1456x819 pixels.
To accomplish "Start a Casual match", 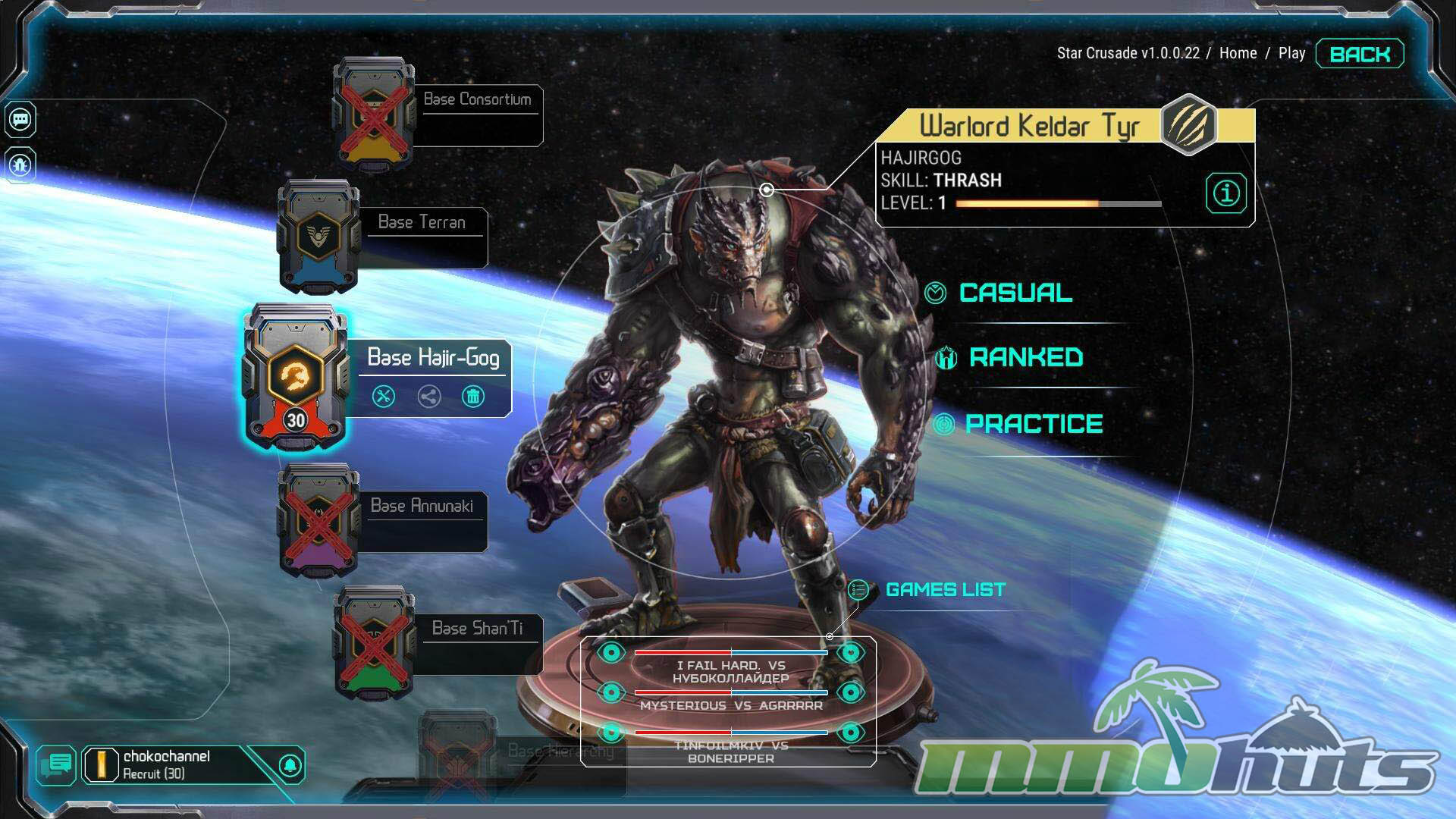I will [1015, 293].
